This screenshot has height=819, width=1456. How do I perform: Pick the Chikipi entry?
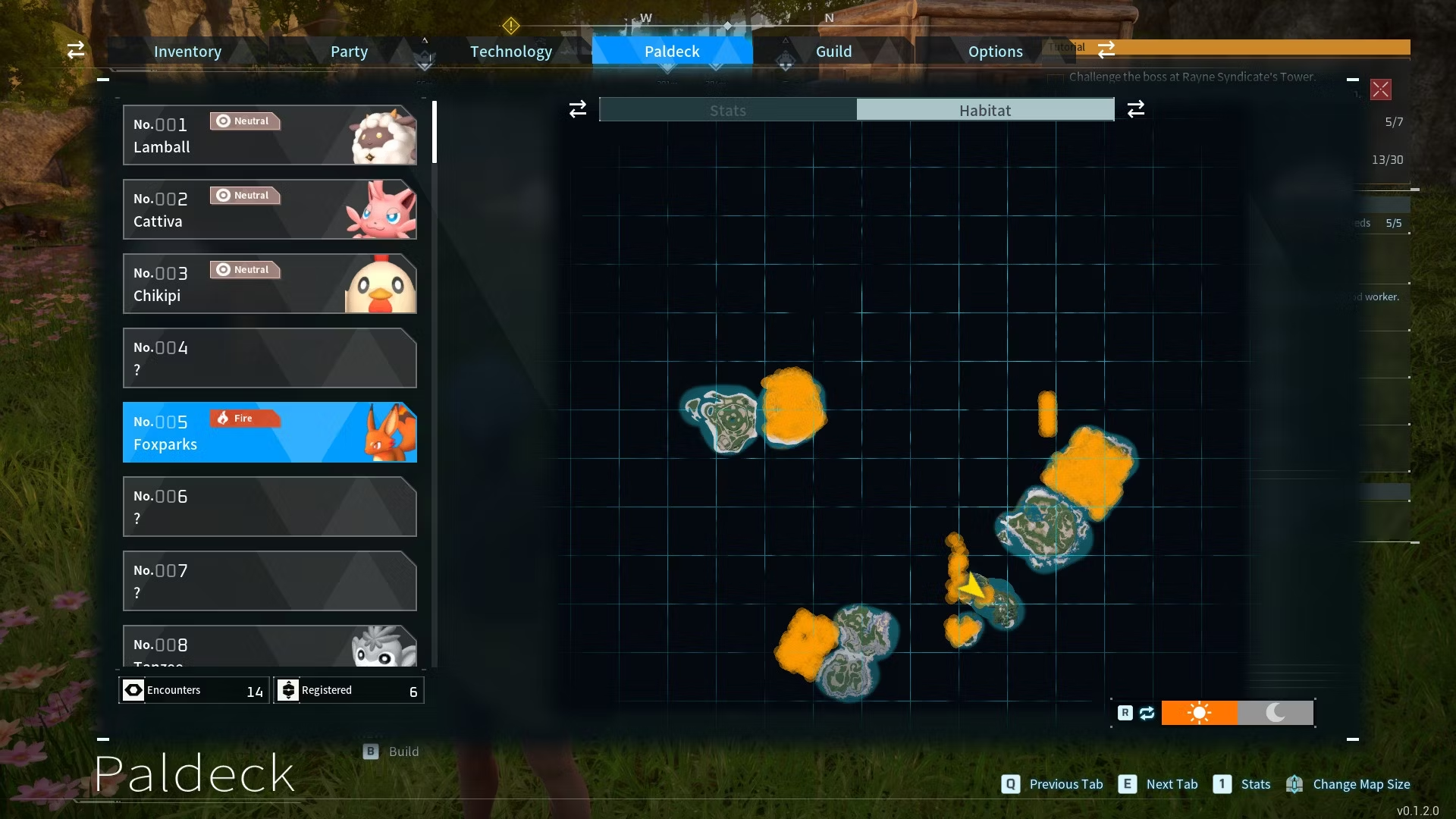[269, 284]
